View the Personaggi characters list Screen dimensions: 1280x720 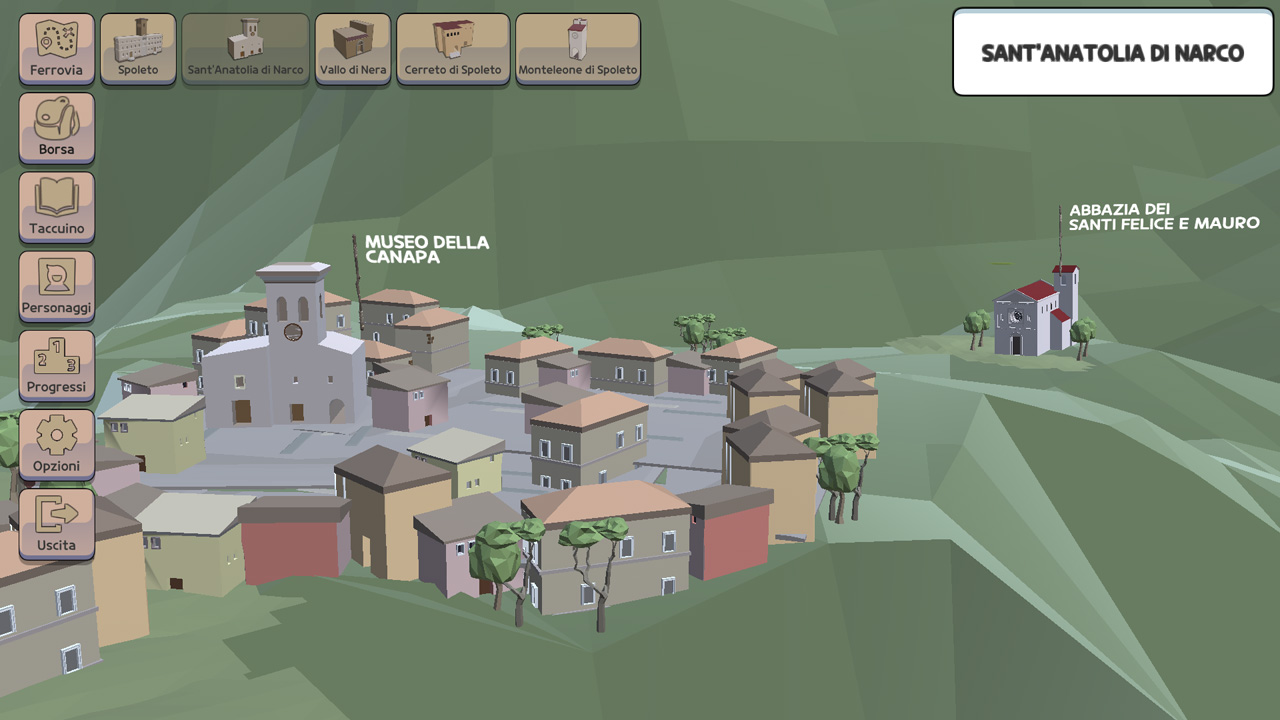[x=56, y=285]
